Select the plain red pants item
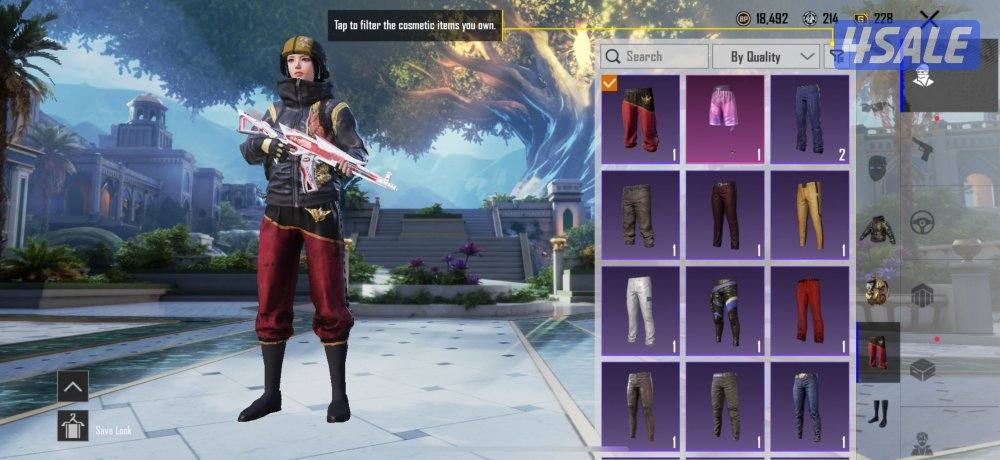Viewport: 1000px width, 460px height. 809,309
